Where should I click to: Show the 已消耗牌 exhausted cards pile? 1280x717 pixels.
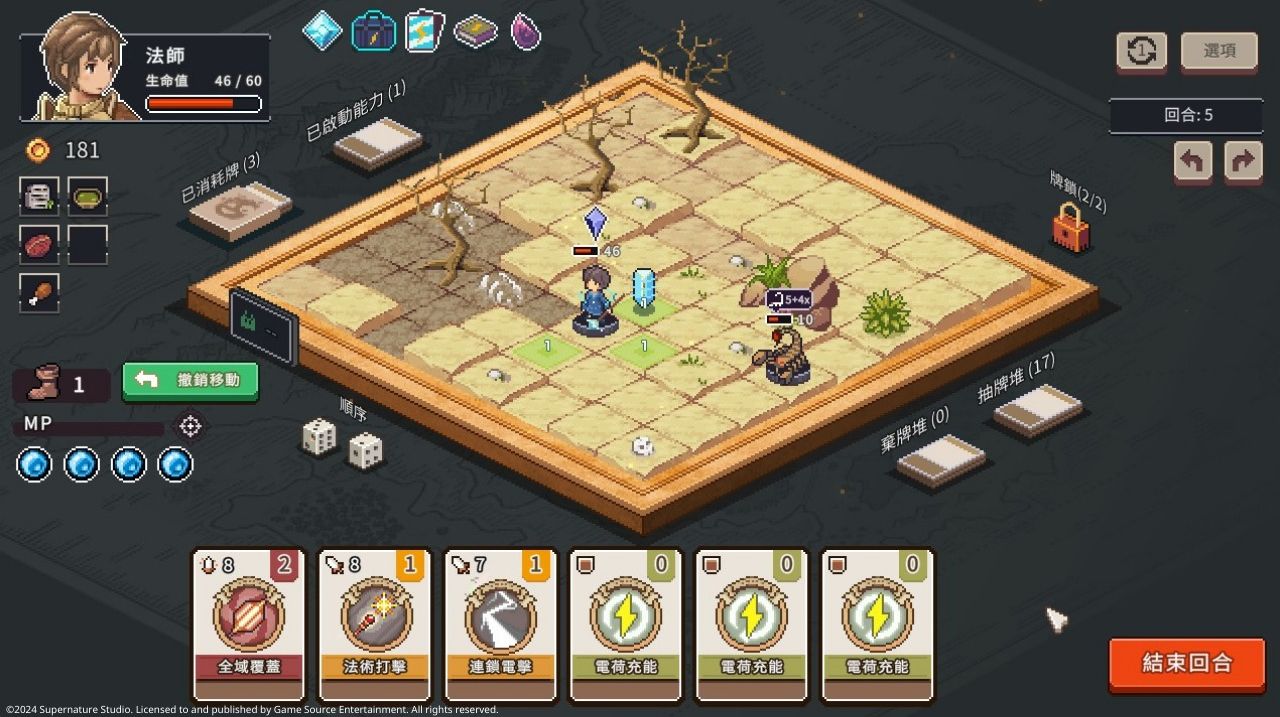point(240,210)
